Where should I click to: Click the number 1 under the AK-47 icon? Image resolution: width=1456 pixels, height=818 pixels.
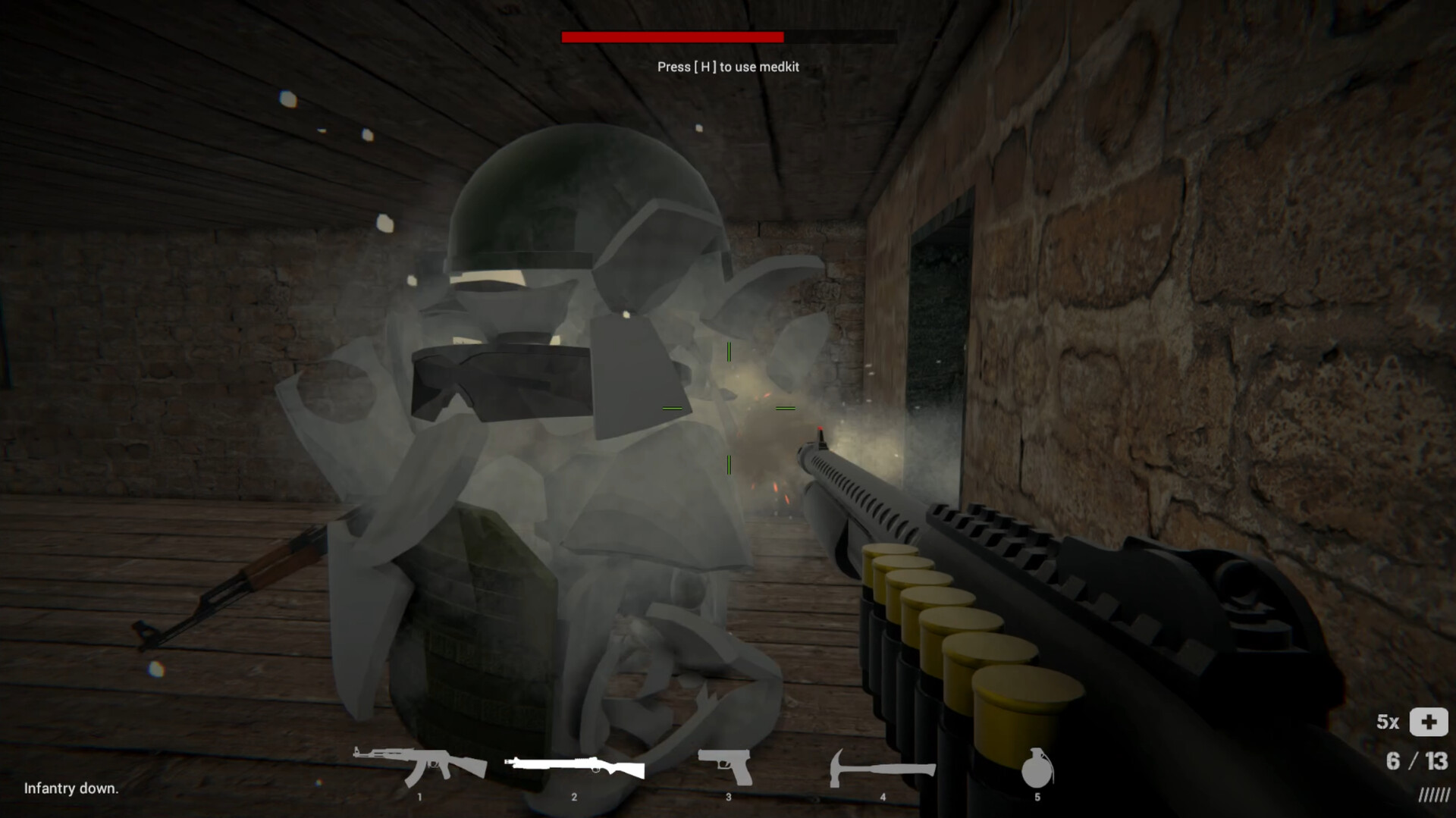coord(419,797)
